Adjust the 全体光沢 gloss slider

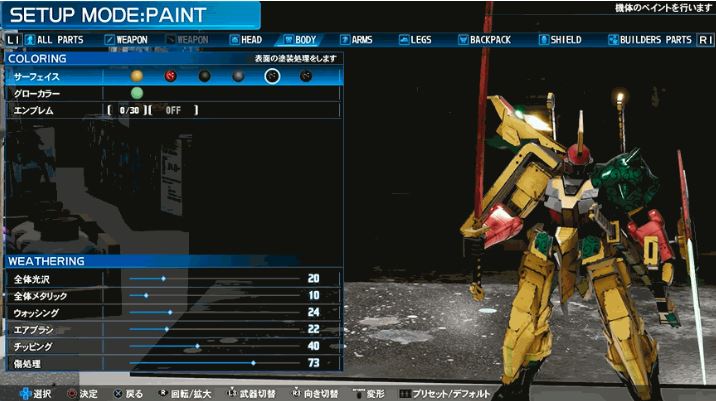tap(163, 278)
